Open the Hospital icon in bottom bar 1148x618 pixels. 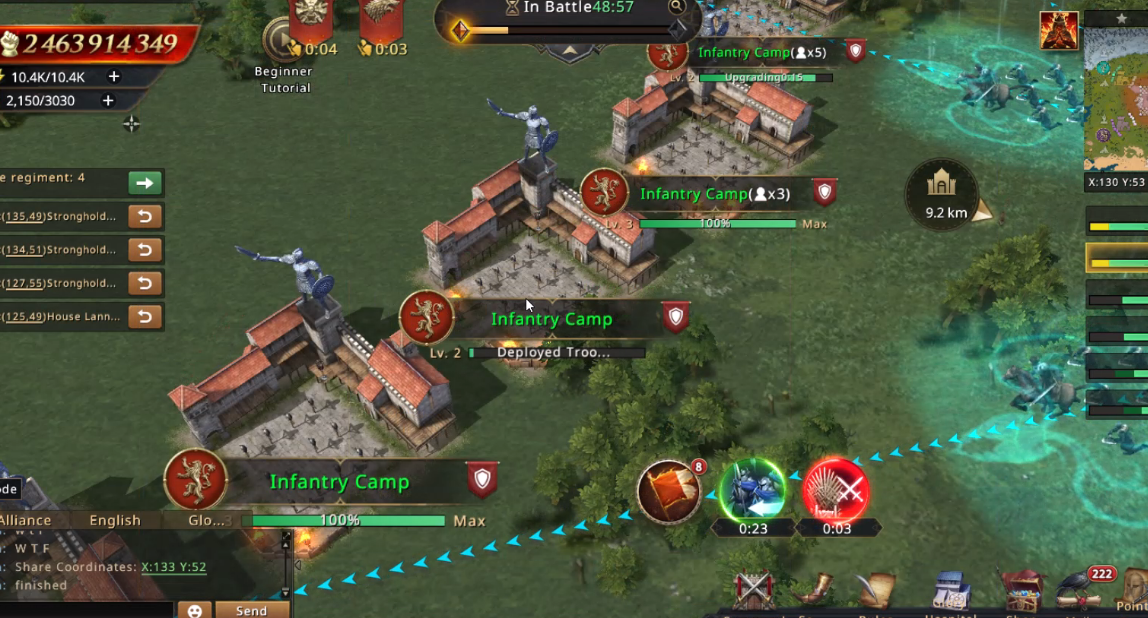(x=949, y=592)
